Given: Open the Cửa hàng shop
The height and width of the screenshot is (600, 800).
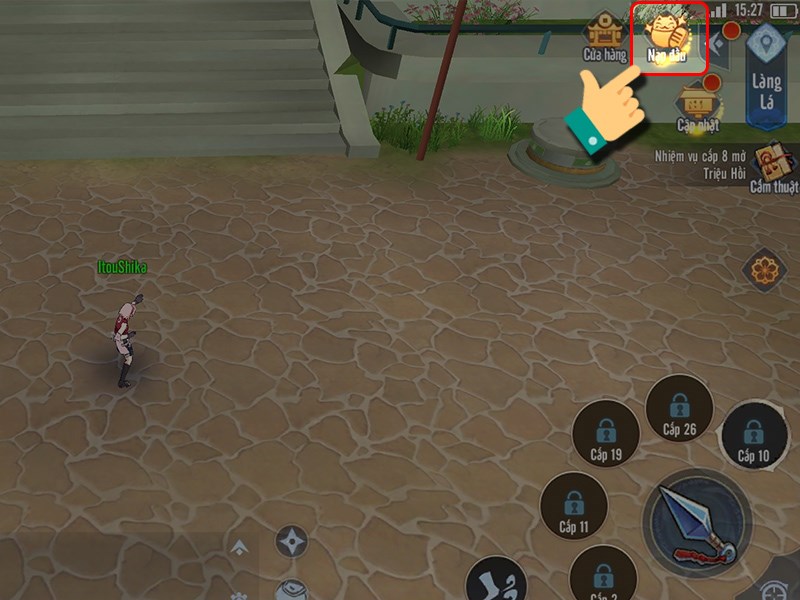Looking at the screenshot, I should [x=604, y=38].
